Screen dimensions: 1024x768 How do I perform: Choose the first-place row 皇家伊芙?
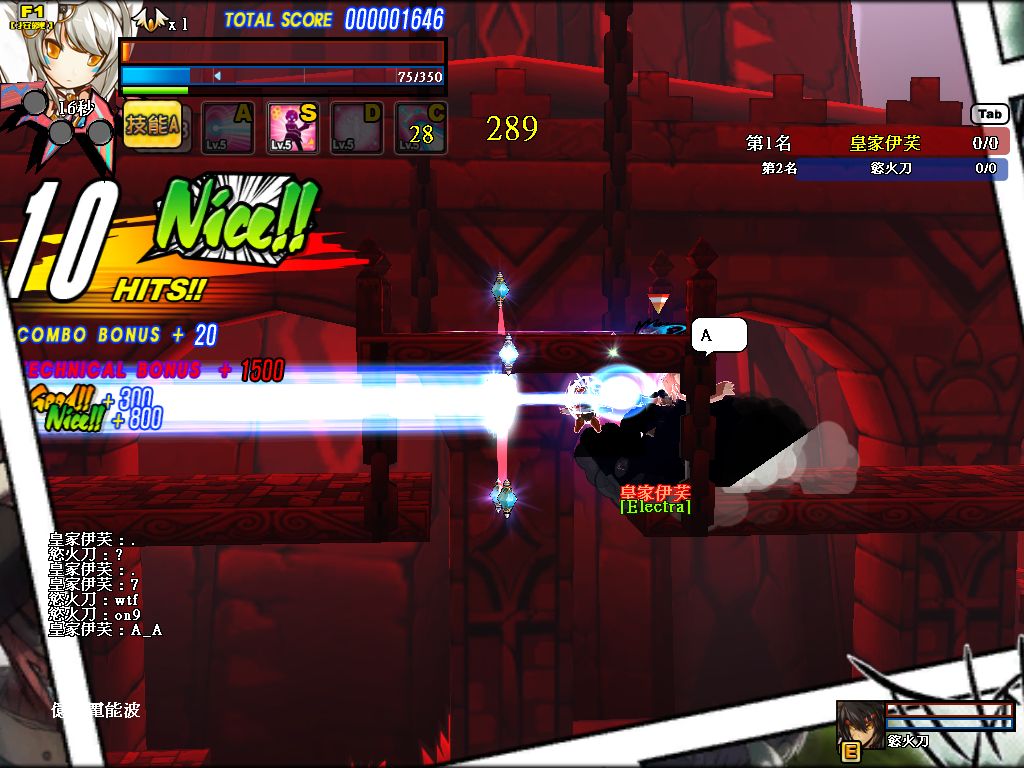876,143
